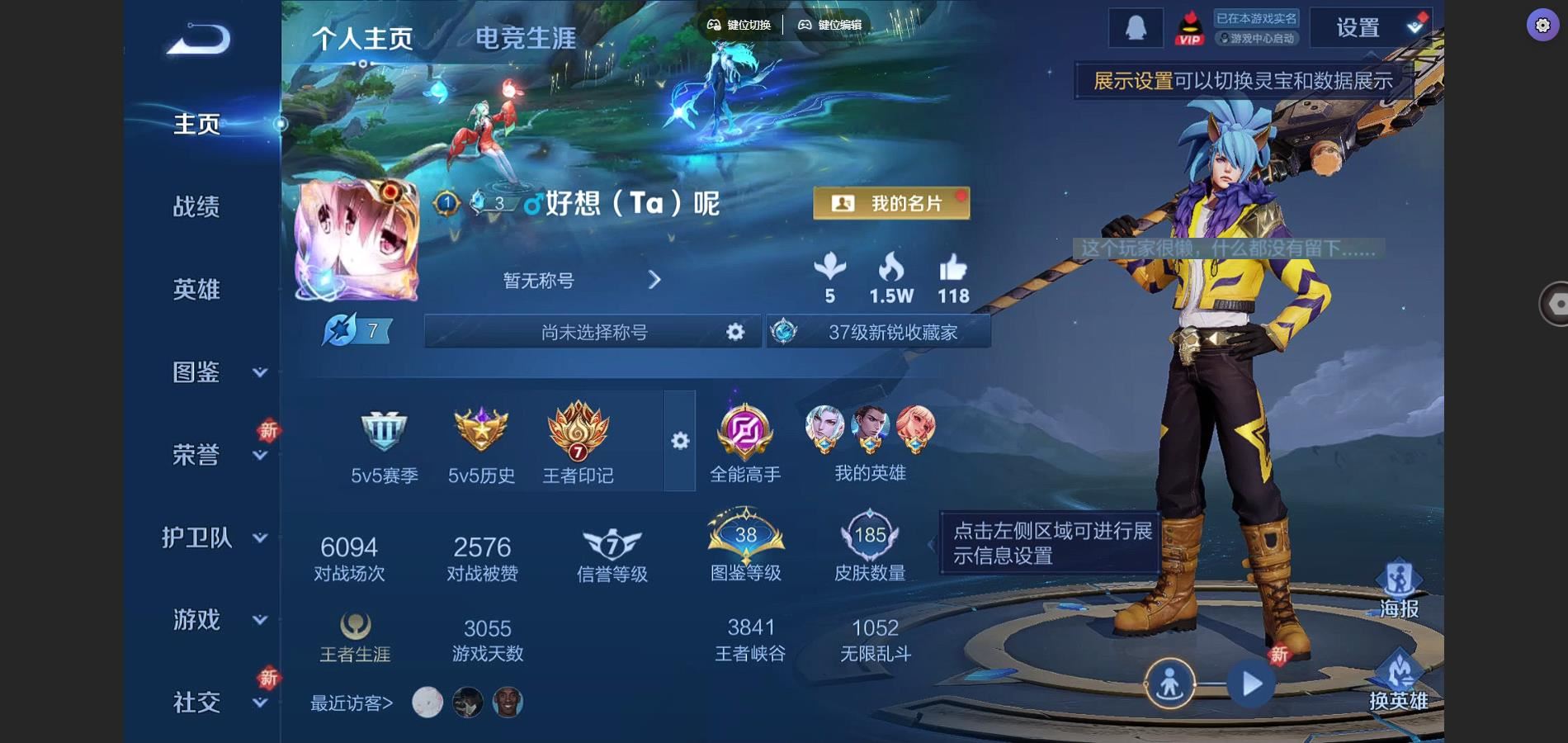Viewport: 1568px width, 743px height.
Task: Open the 海报 poster option
Action: point(1399,590)
